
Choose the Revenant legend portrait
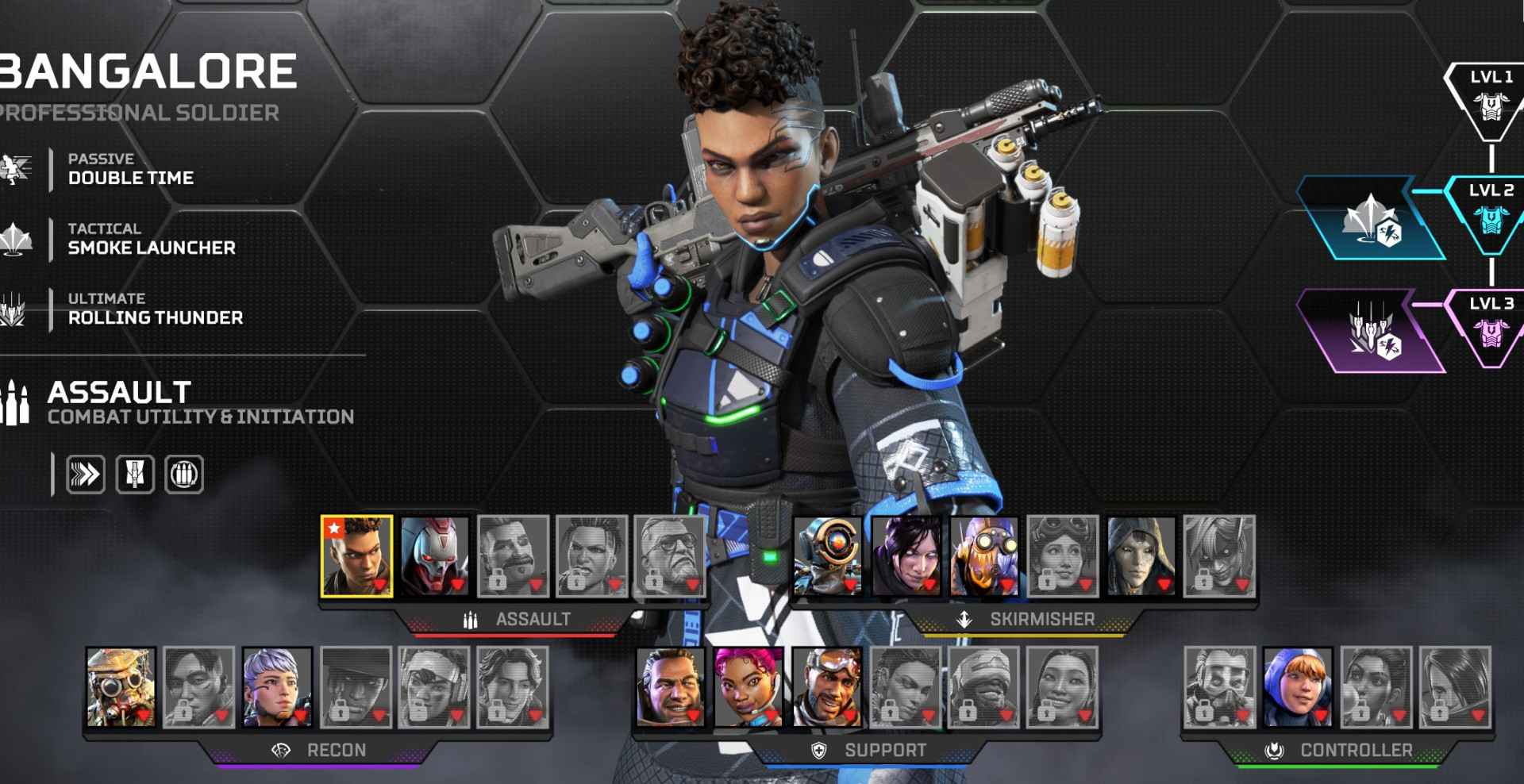(434, 555)
